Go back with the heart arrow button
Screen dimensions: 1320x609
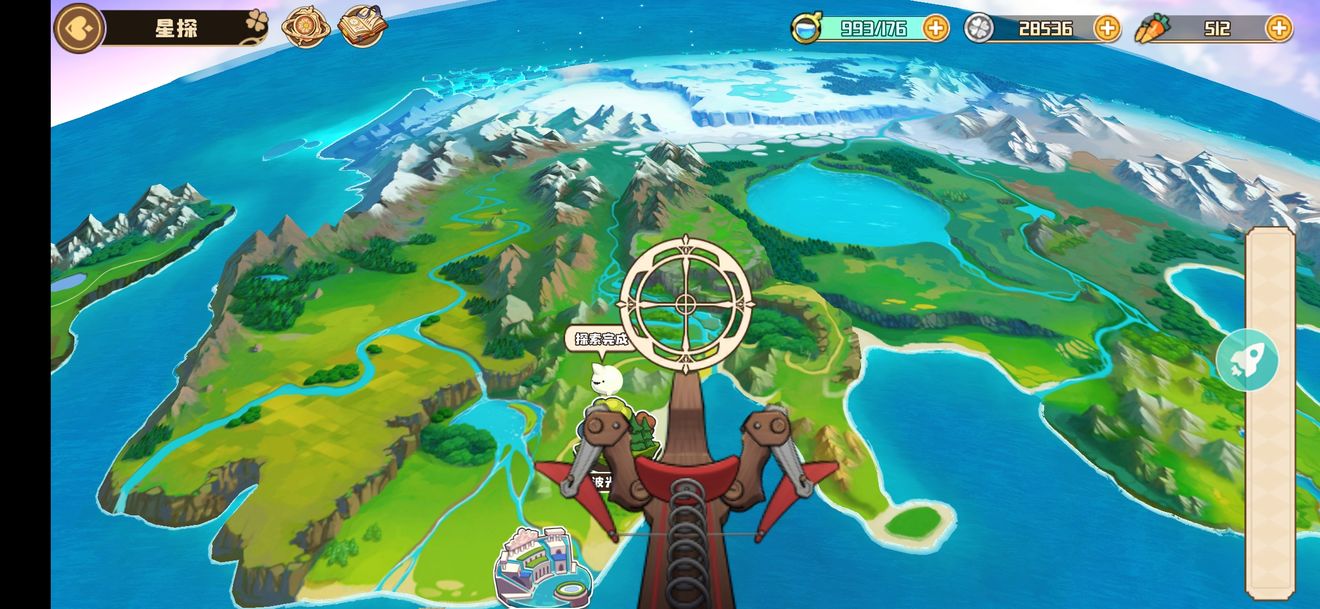(79, 28)
